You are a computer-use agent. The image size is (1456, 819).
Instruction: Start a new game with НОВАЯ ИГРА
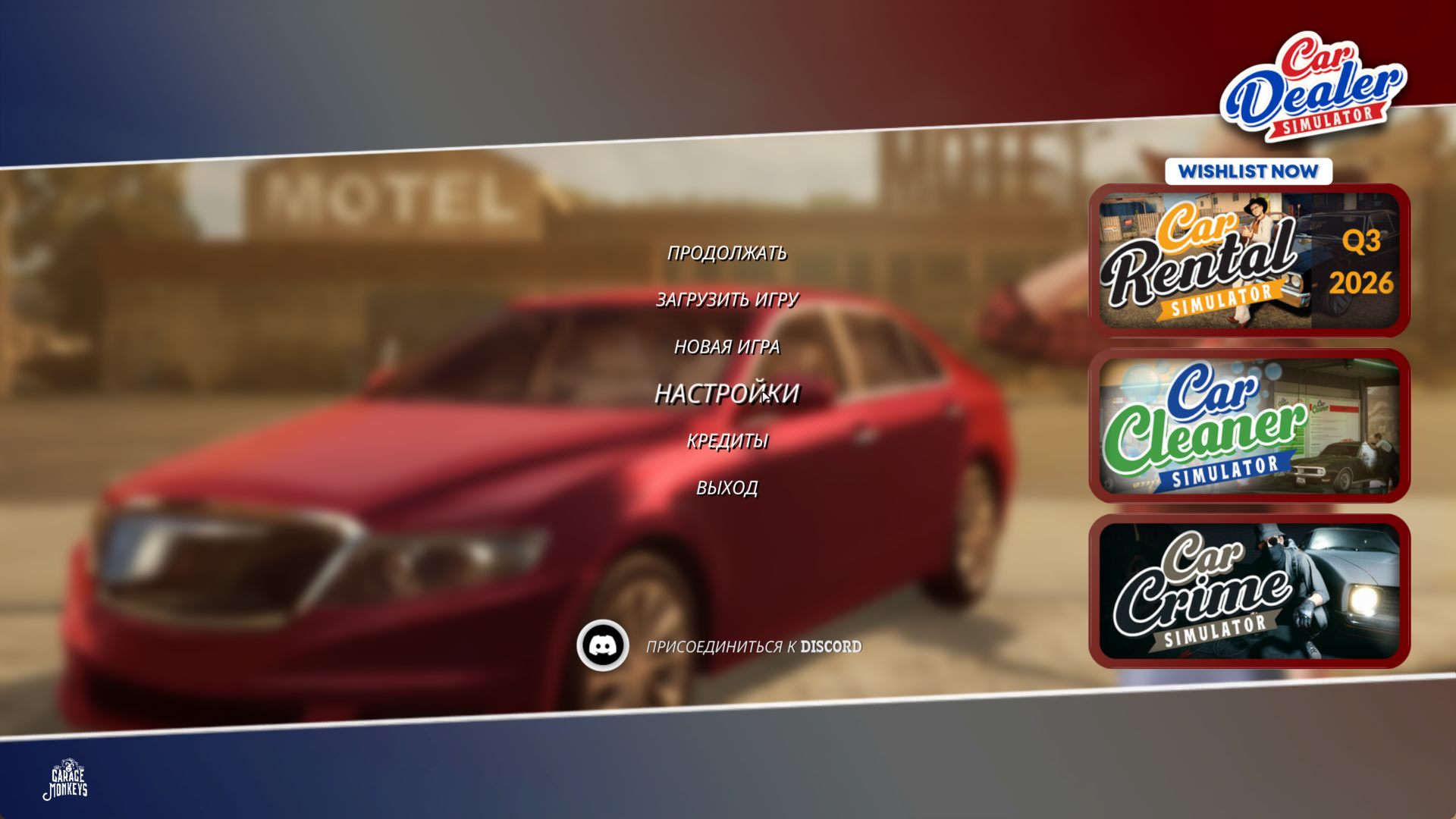click(726, 347)
